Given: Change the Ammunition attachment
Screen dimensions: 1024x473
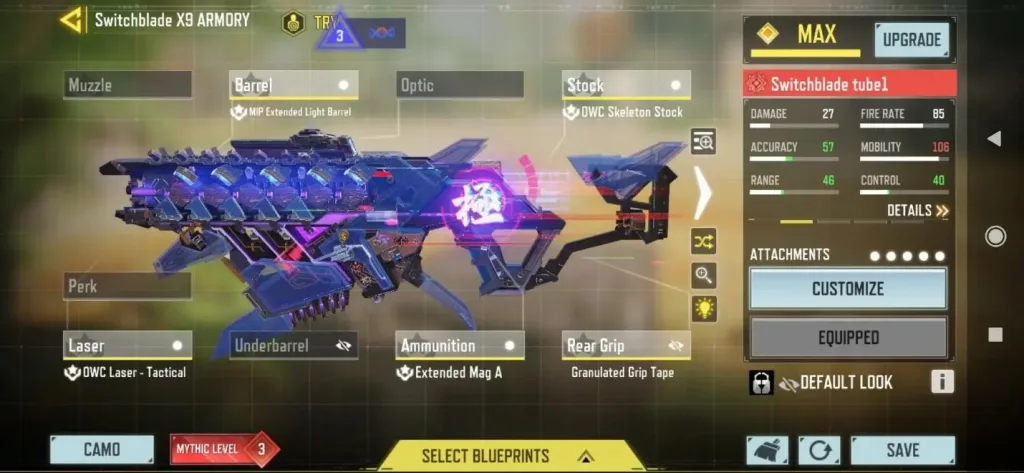Looking at the screenshot, I should (x=460, y=346).
